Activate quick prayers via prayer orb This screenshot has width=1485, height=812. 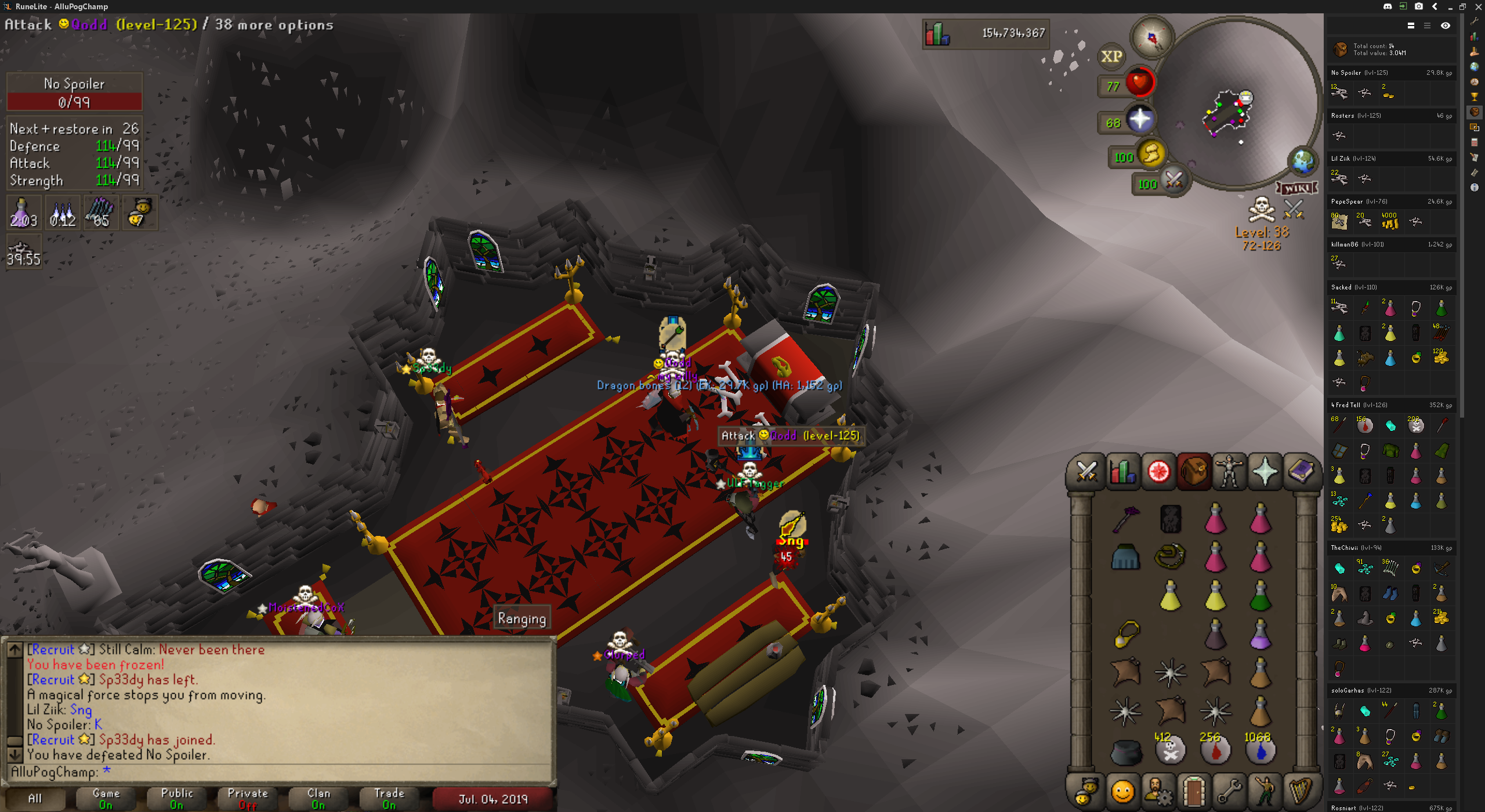tap(1139, 119)
